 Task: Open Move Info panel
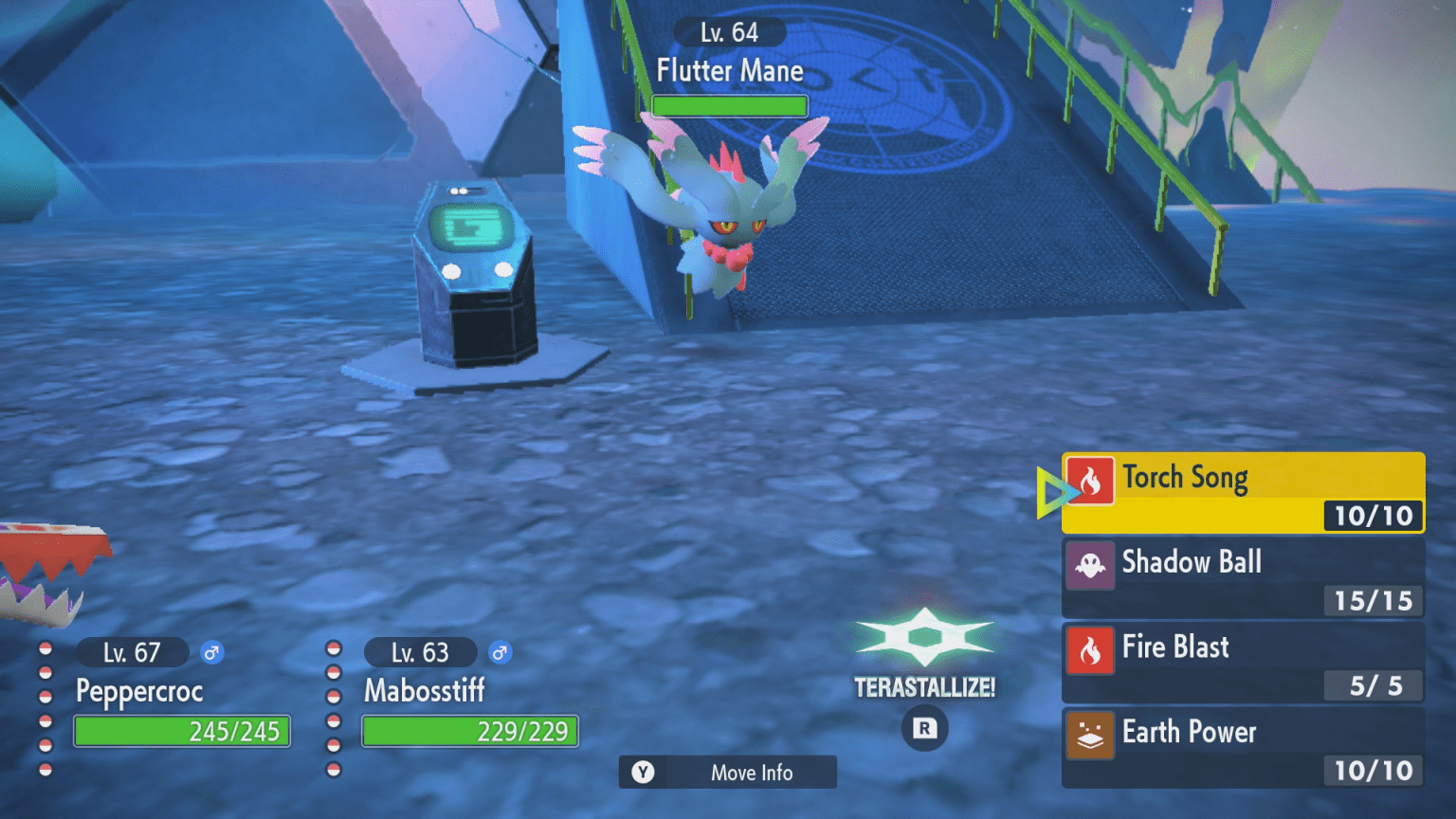[728, 773]
